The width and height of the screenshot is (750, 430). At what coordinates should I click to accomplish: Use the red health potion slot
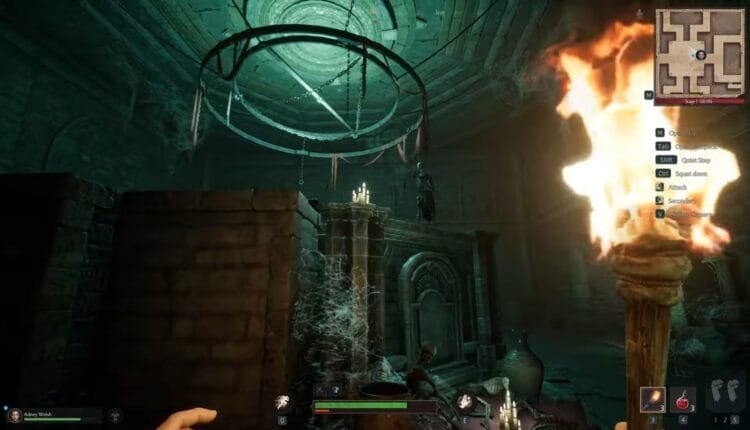(683, 399)
